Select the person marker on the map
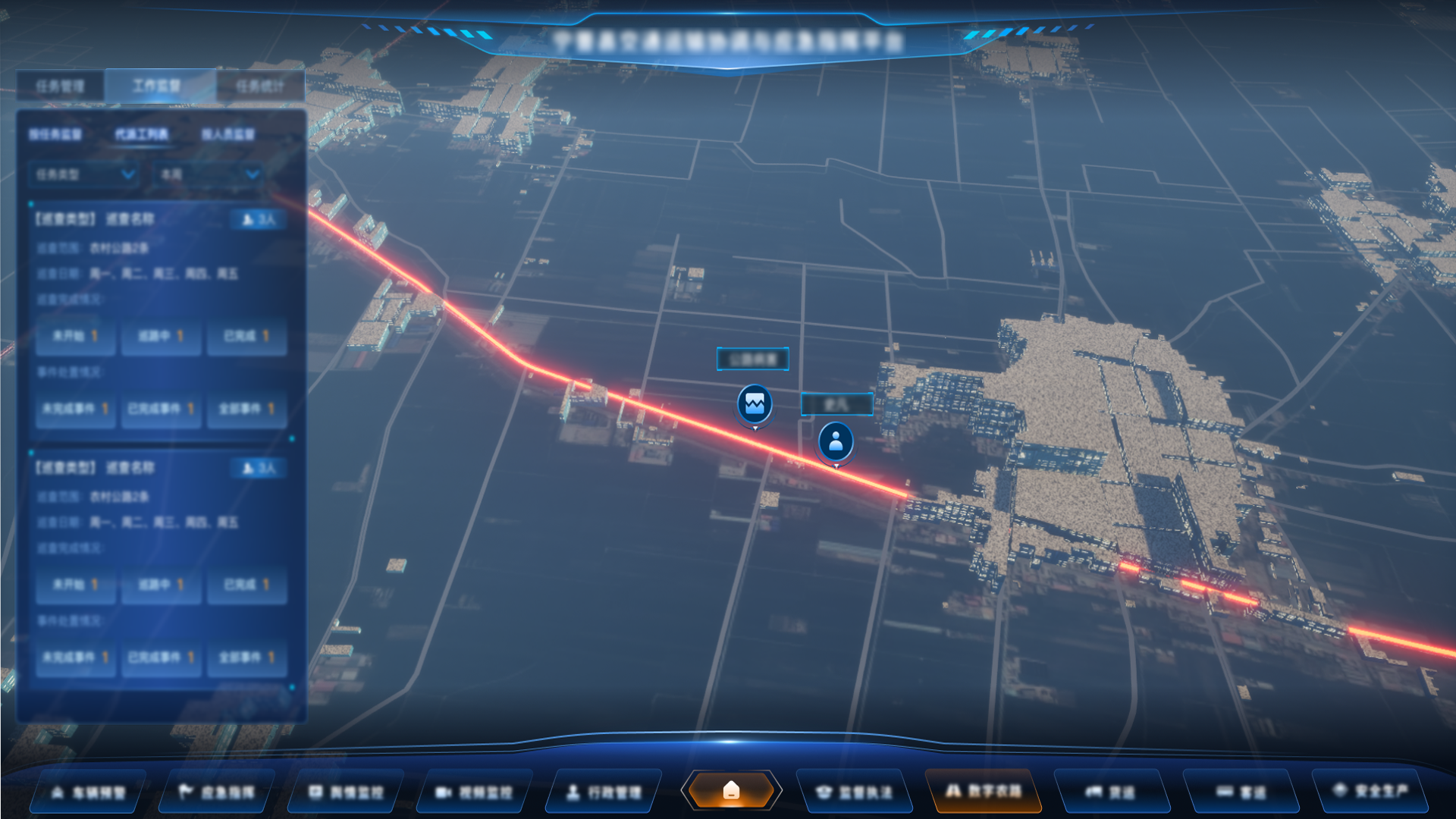This screenshot has width=1456, height=819. pos(836,441)
